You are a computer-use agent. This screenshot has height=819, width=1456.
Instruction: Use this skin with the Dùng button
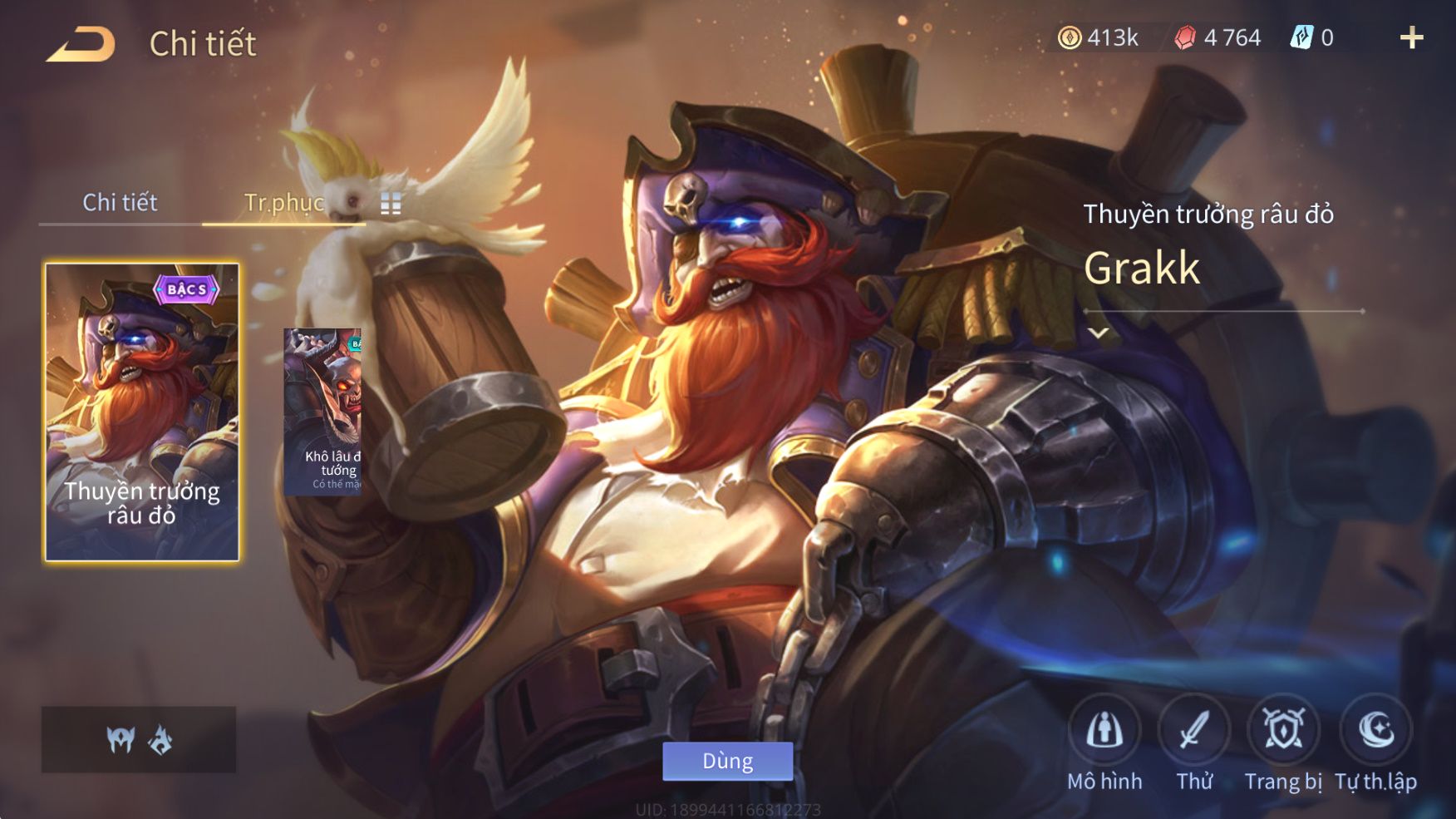[x=727, y=761]
